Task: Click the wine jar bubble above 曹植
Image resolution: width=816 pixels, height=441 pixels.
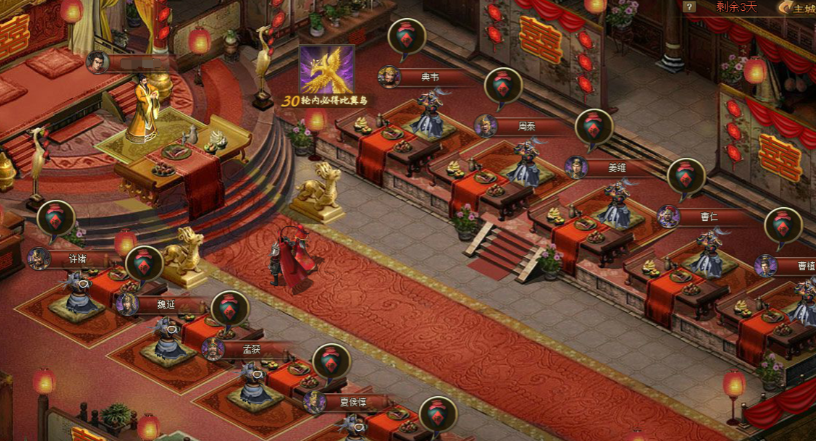Action: pos(783,226)
